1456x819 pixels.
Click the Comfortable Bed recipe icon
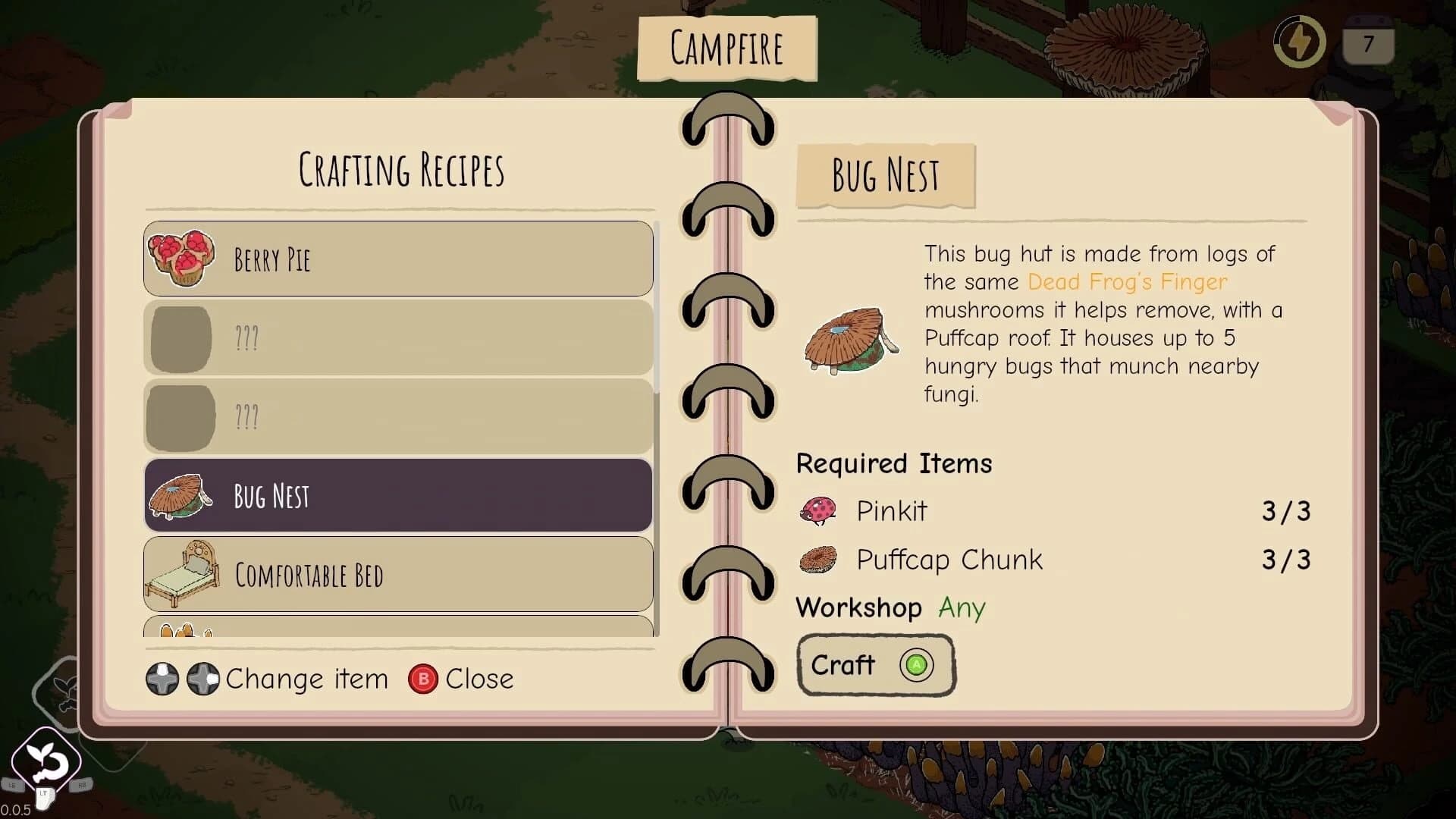(182, 574)
